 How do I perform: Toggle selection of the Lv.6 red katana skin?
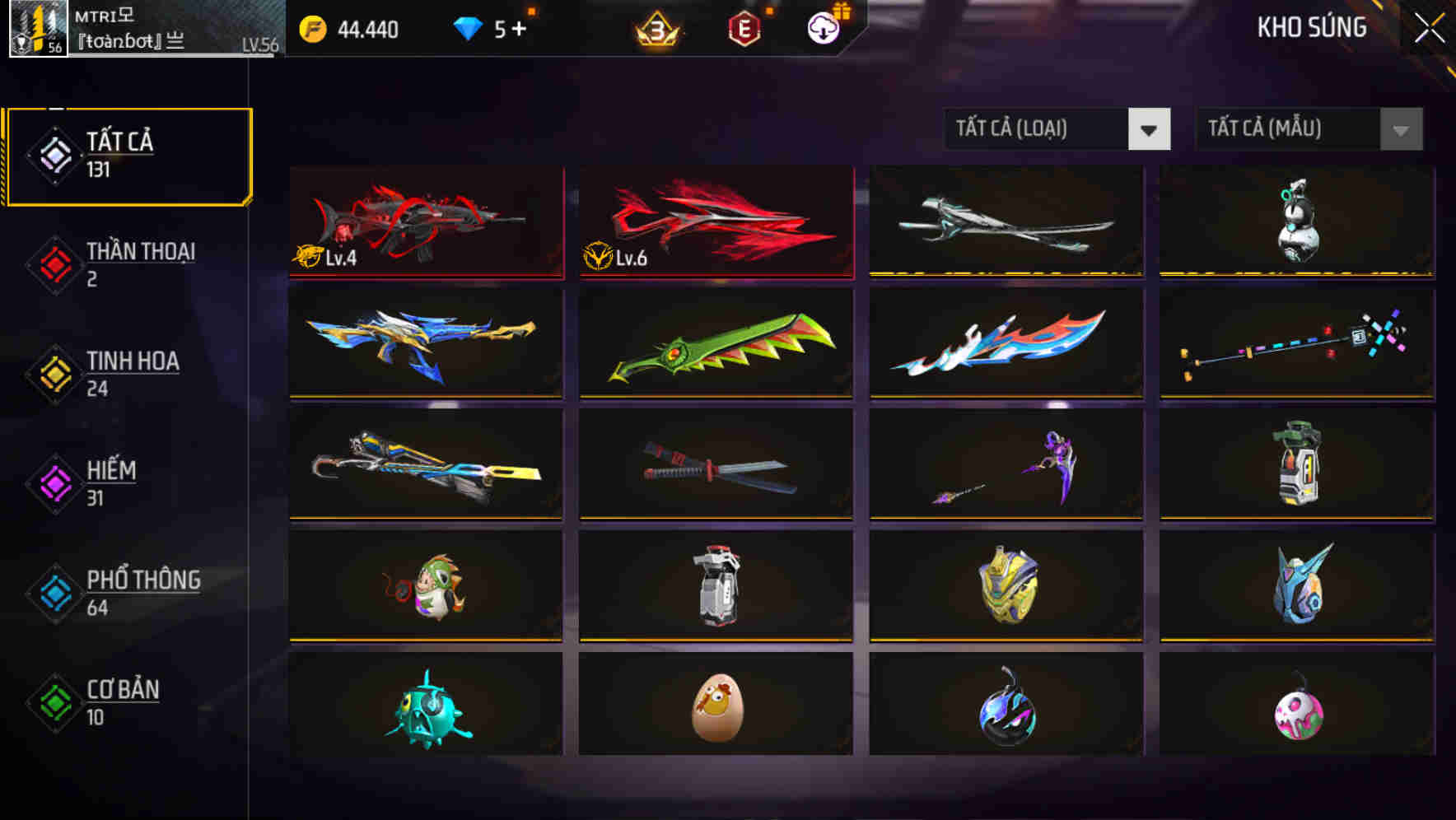(715, 222)
